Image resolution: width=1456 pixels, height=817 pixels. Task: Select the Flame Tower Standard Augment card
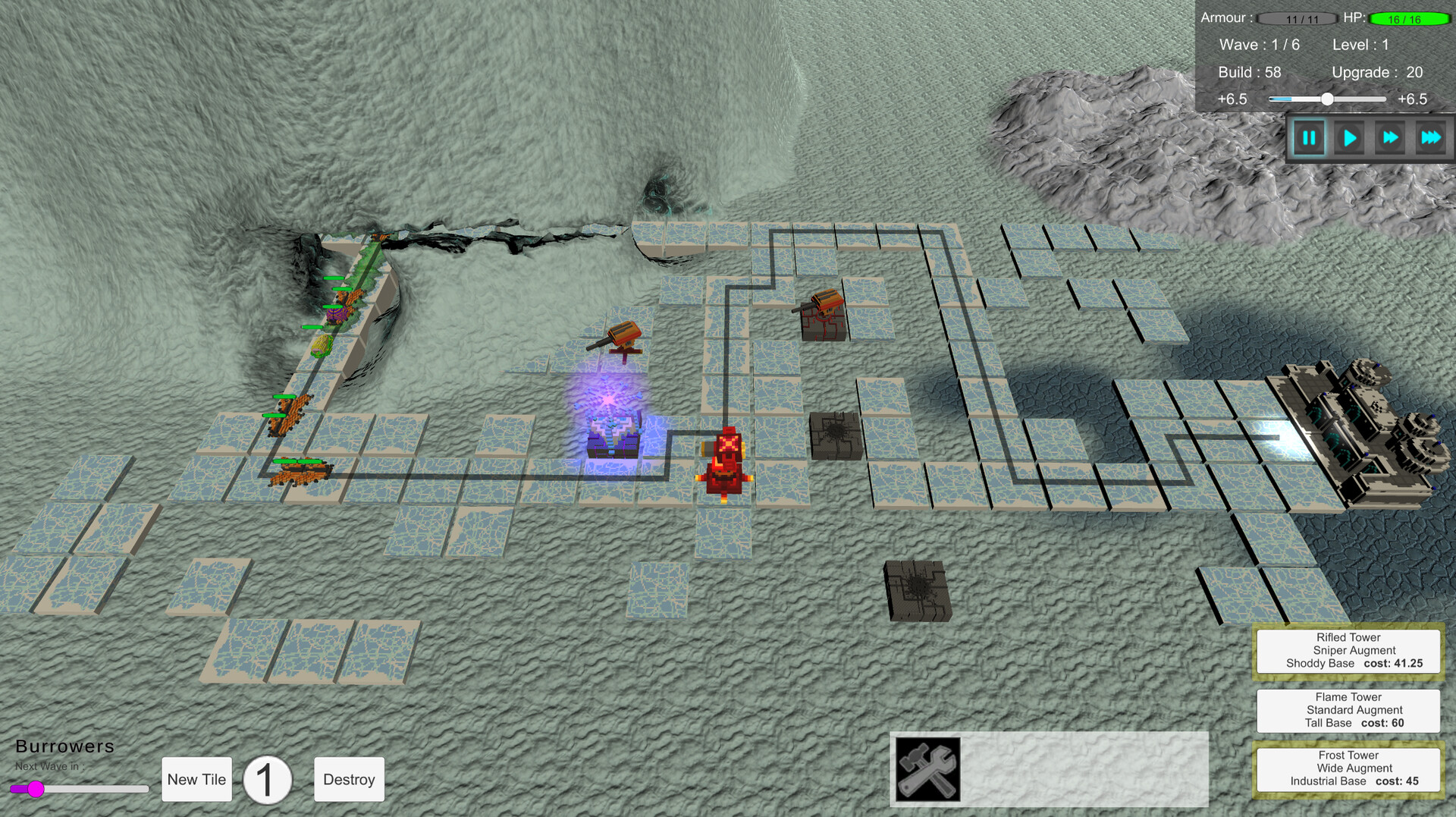pyautogui.click(x=1348, y=710)
